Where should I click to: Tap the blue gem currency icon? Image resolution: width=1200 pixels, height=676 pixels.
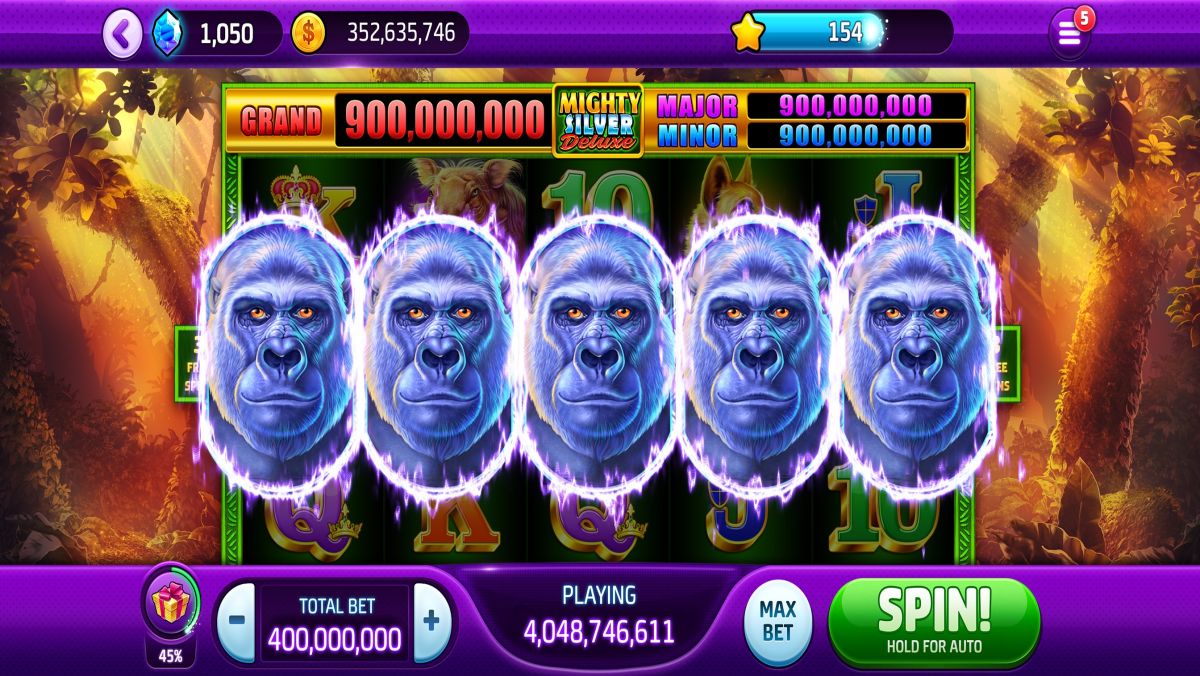166,34
